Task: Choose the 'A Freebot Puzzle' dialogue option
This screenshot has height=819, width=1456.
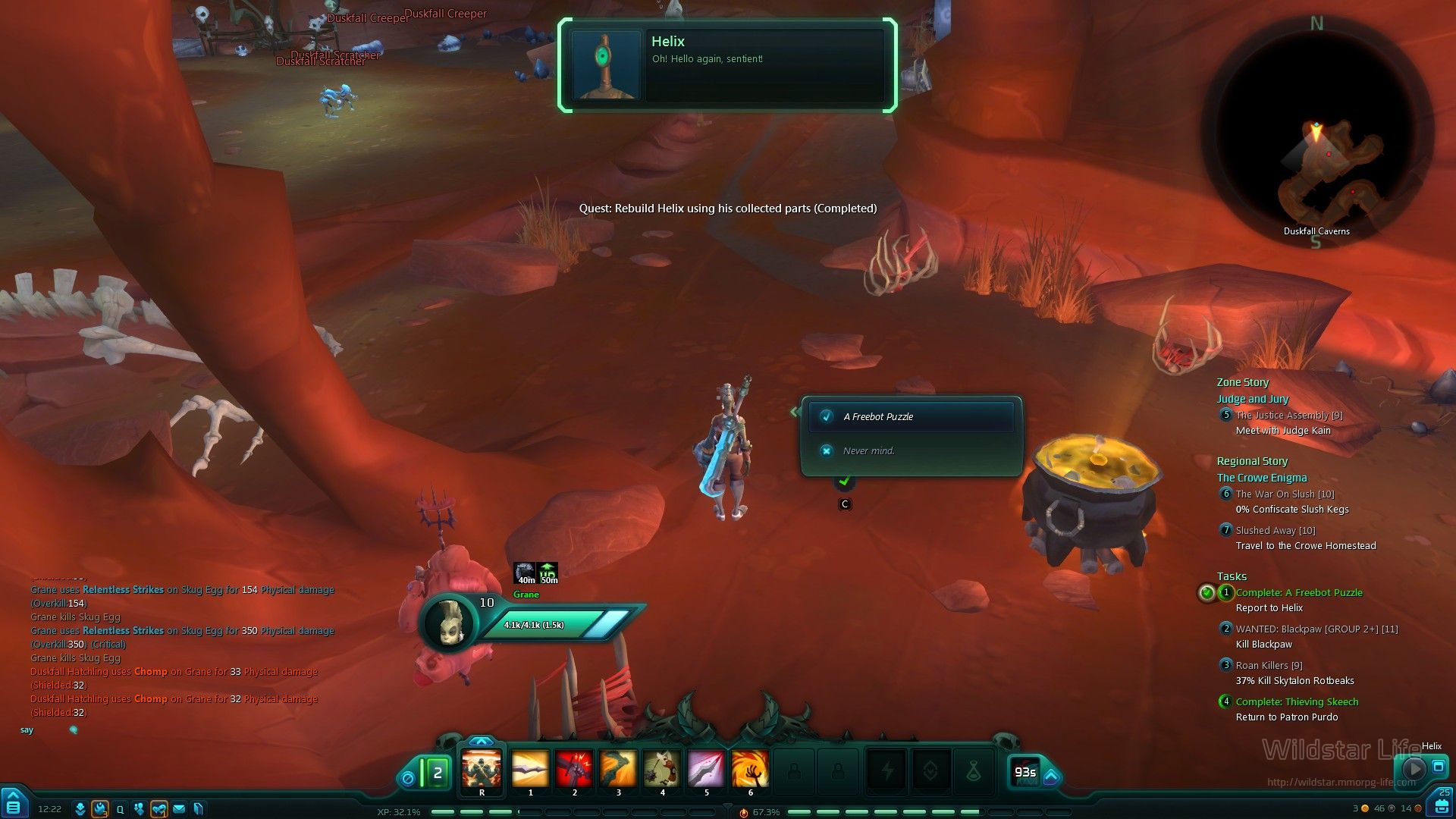Action: tap(911, 416)
